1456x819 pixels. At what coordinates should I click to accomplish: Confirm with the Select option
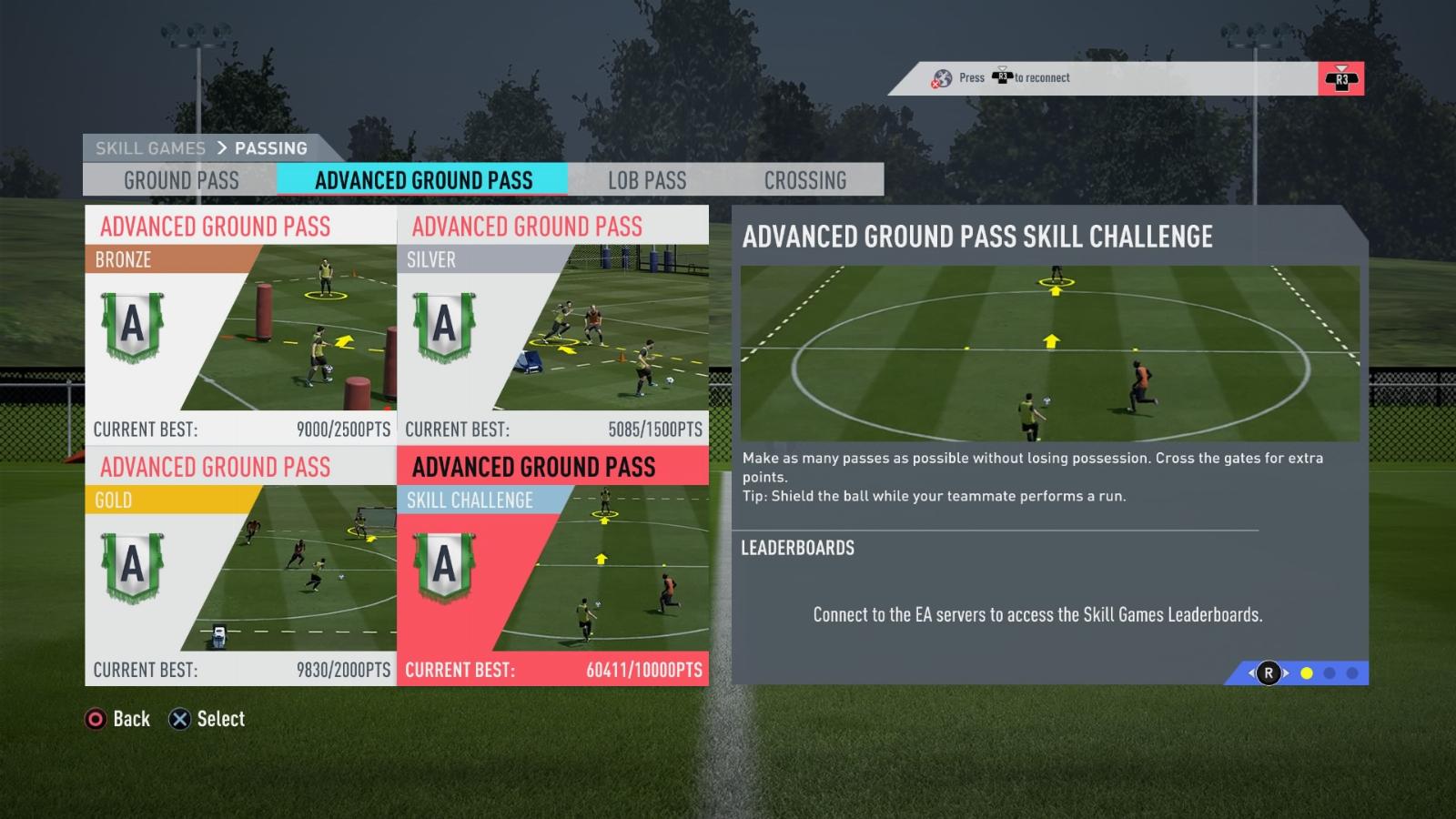(207, 719)
